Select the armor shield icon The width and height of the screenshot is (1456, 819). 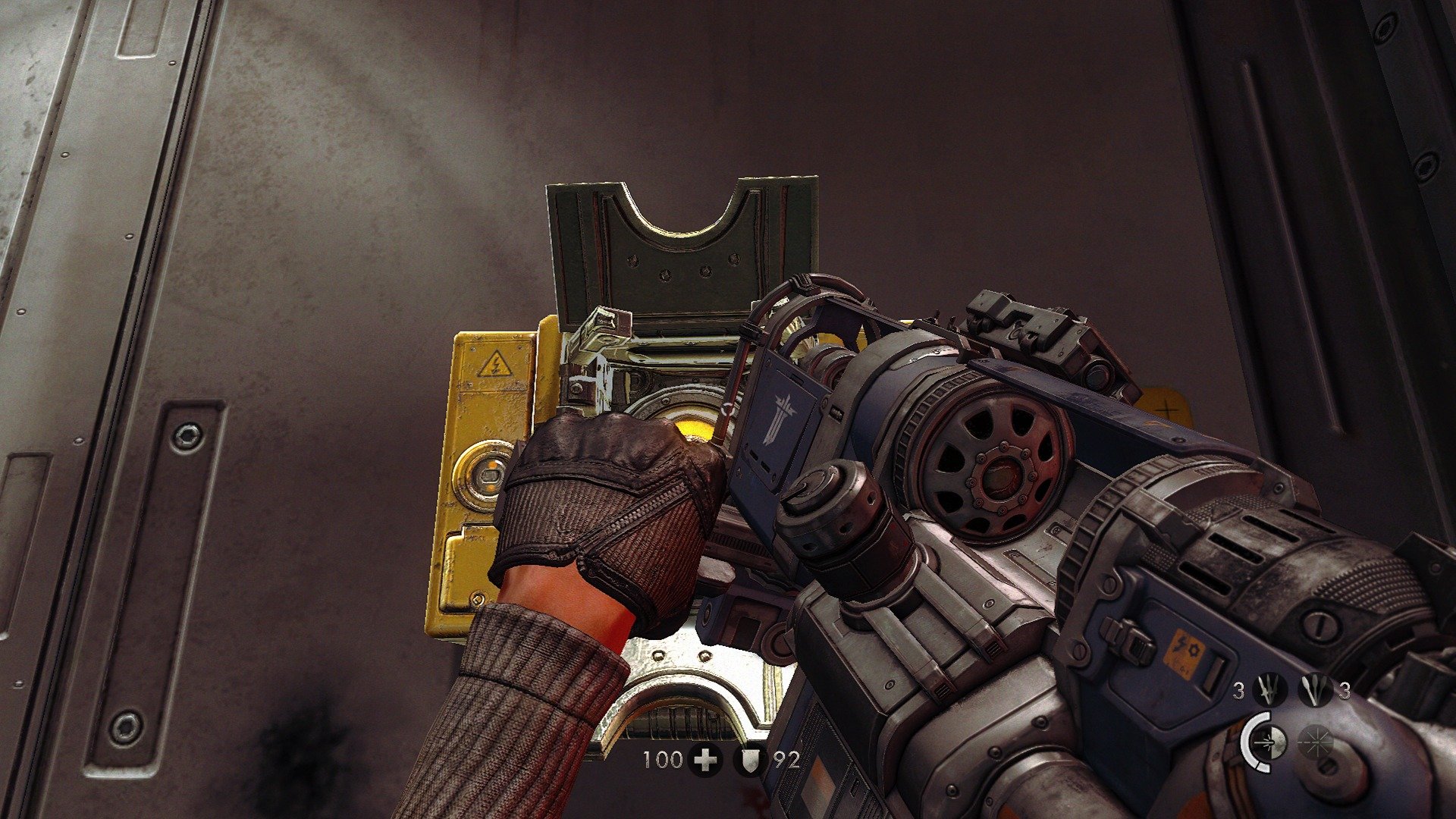tap(750, 759)
